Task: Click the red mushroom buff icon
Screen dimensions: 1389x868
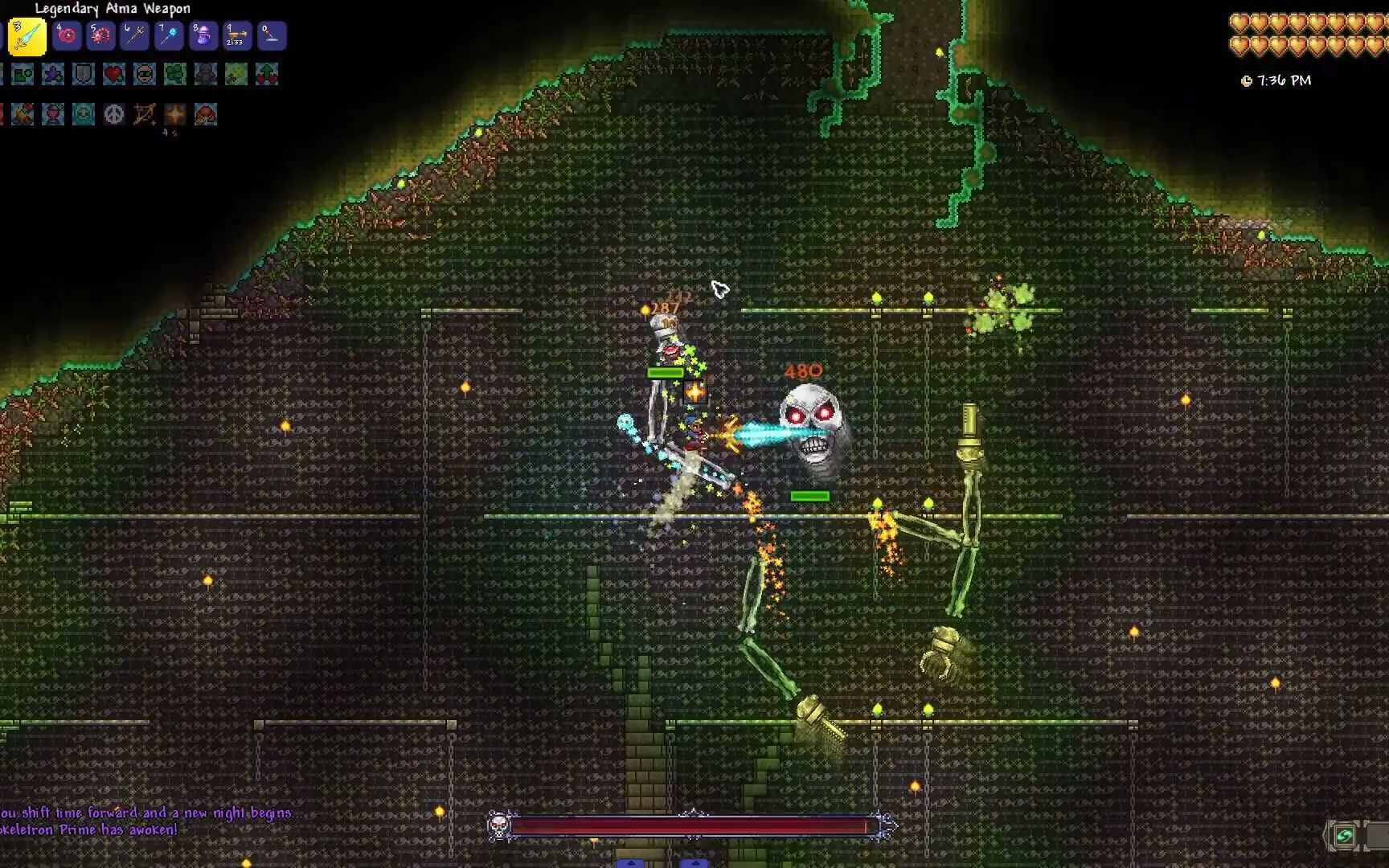Action: (206, 114)
